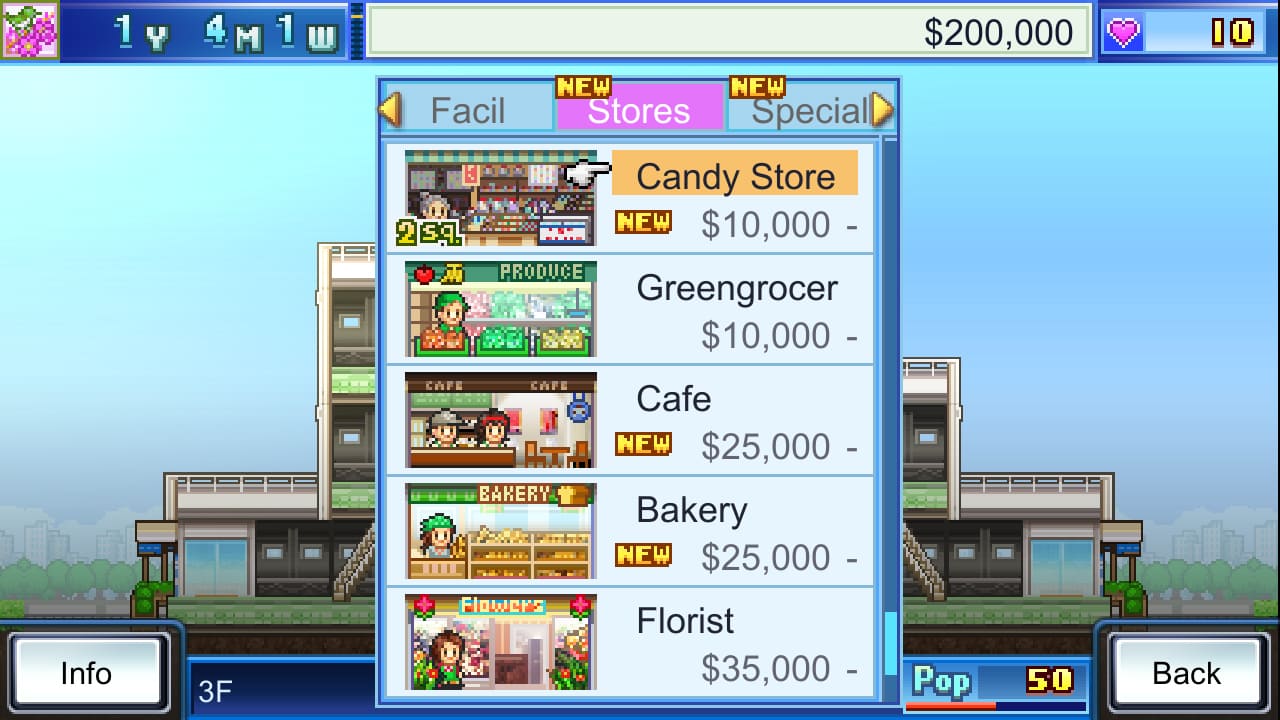This screenshot has width=1280, height=720.
Task: Expand the Facil category using its side arrow
Action: coord(390,108)
